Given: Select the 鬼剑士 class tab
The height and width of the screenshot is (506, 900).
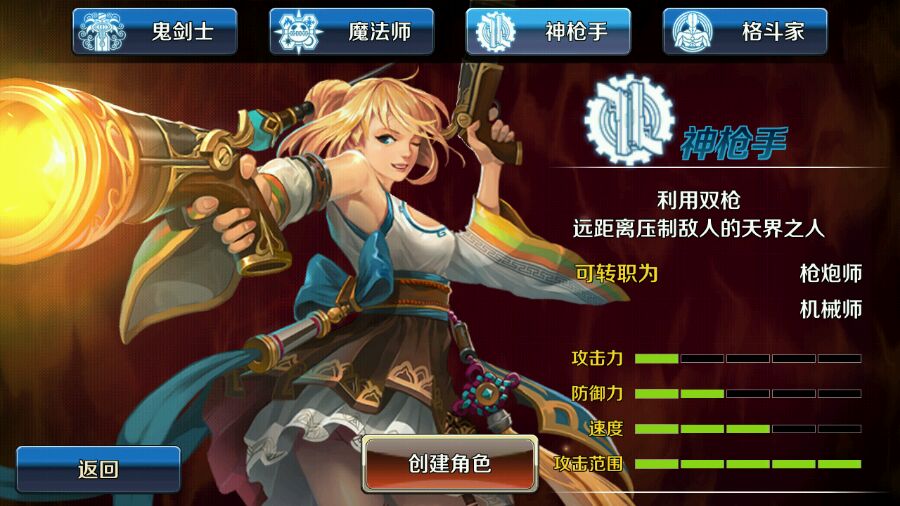Looking at the screenshot, I should 155,31.
